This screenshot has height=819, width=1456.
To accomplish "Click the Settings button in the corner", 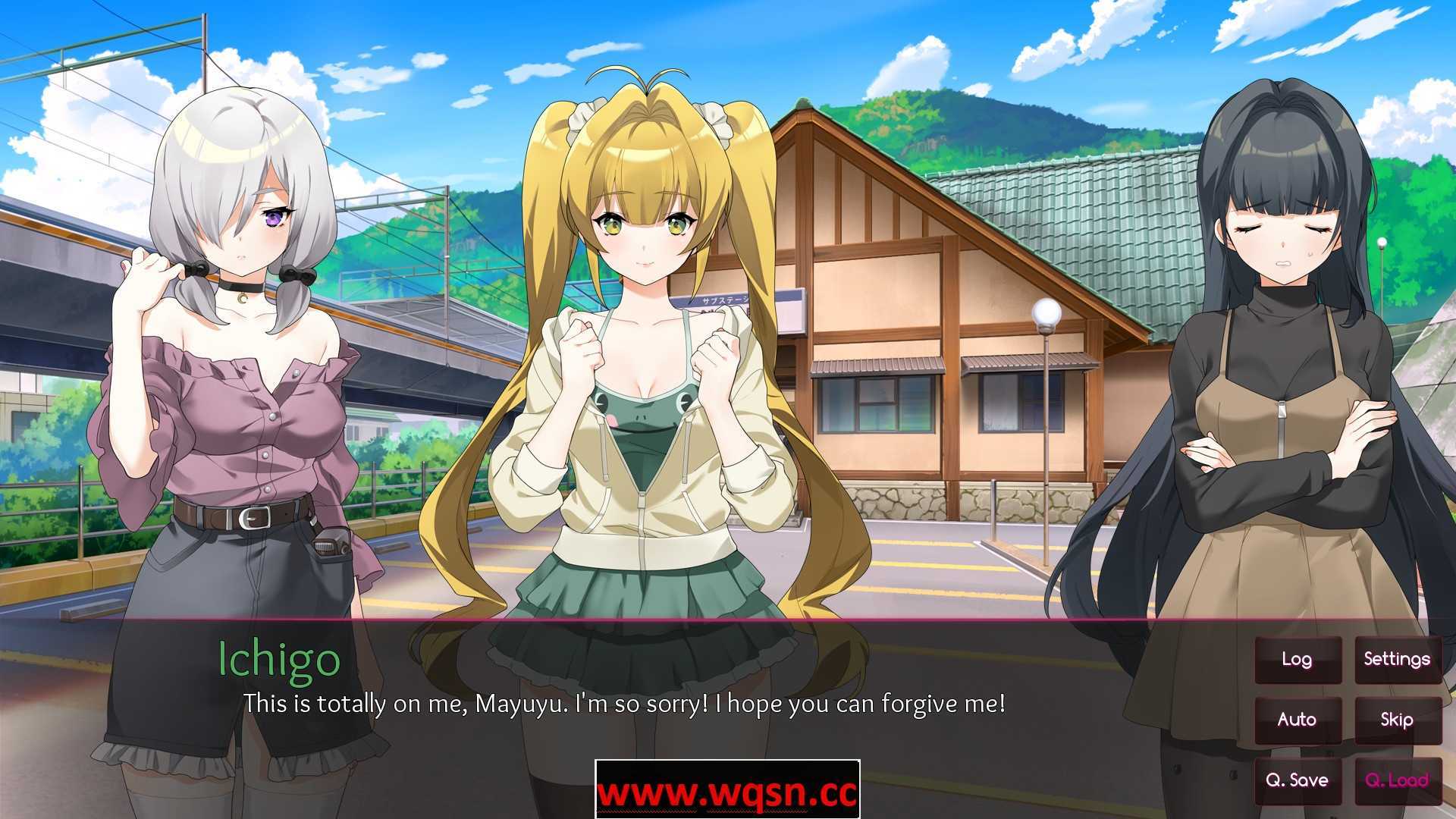I will pyautogui.click(x=1397, y=659).
